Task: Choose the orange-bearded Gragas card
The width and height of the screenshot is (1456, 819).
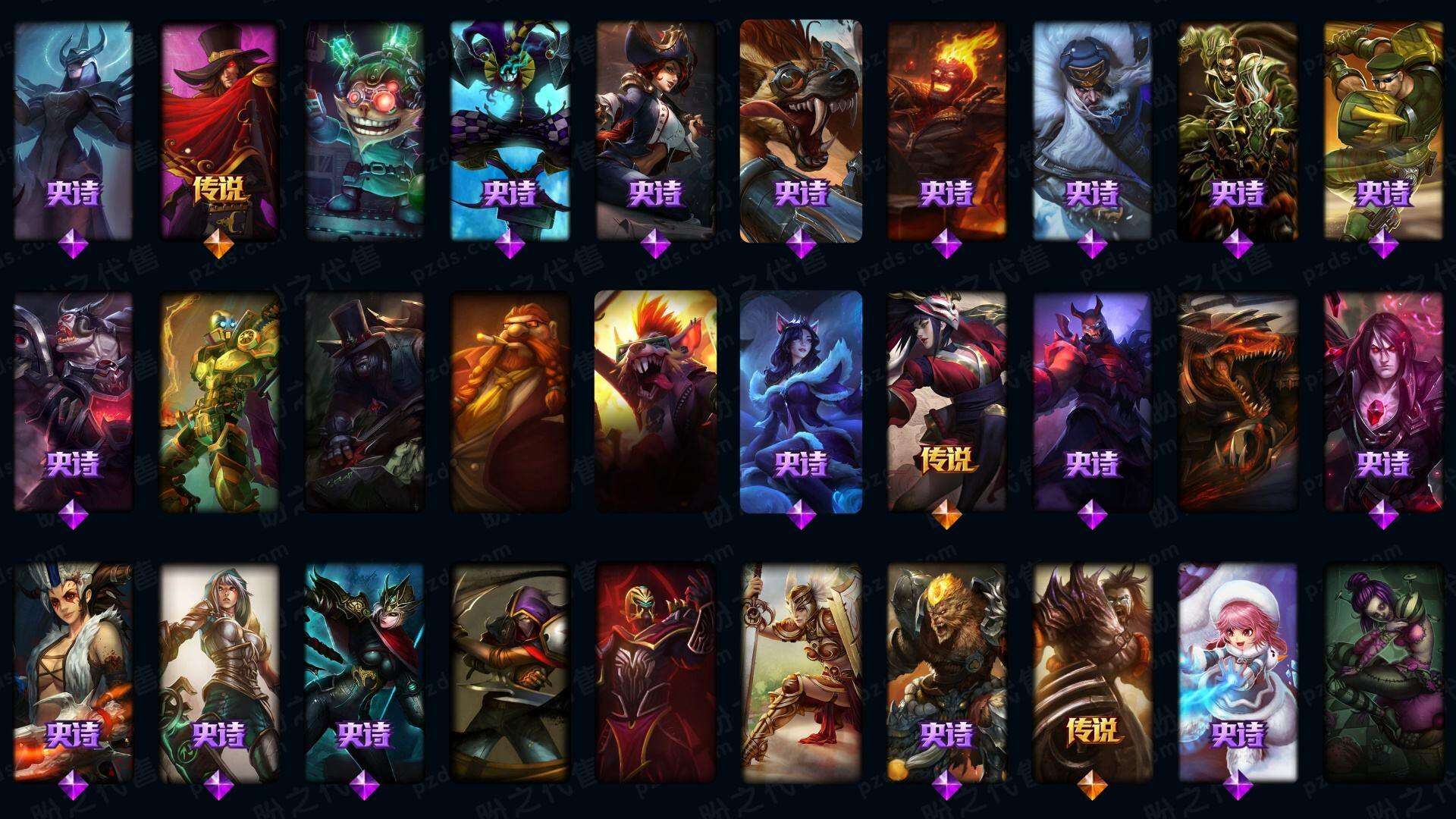Action: (510, 402)
